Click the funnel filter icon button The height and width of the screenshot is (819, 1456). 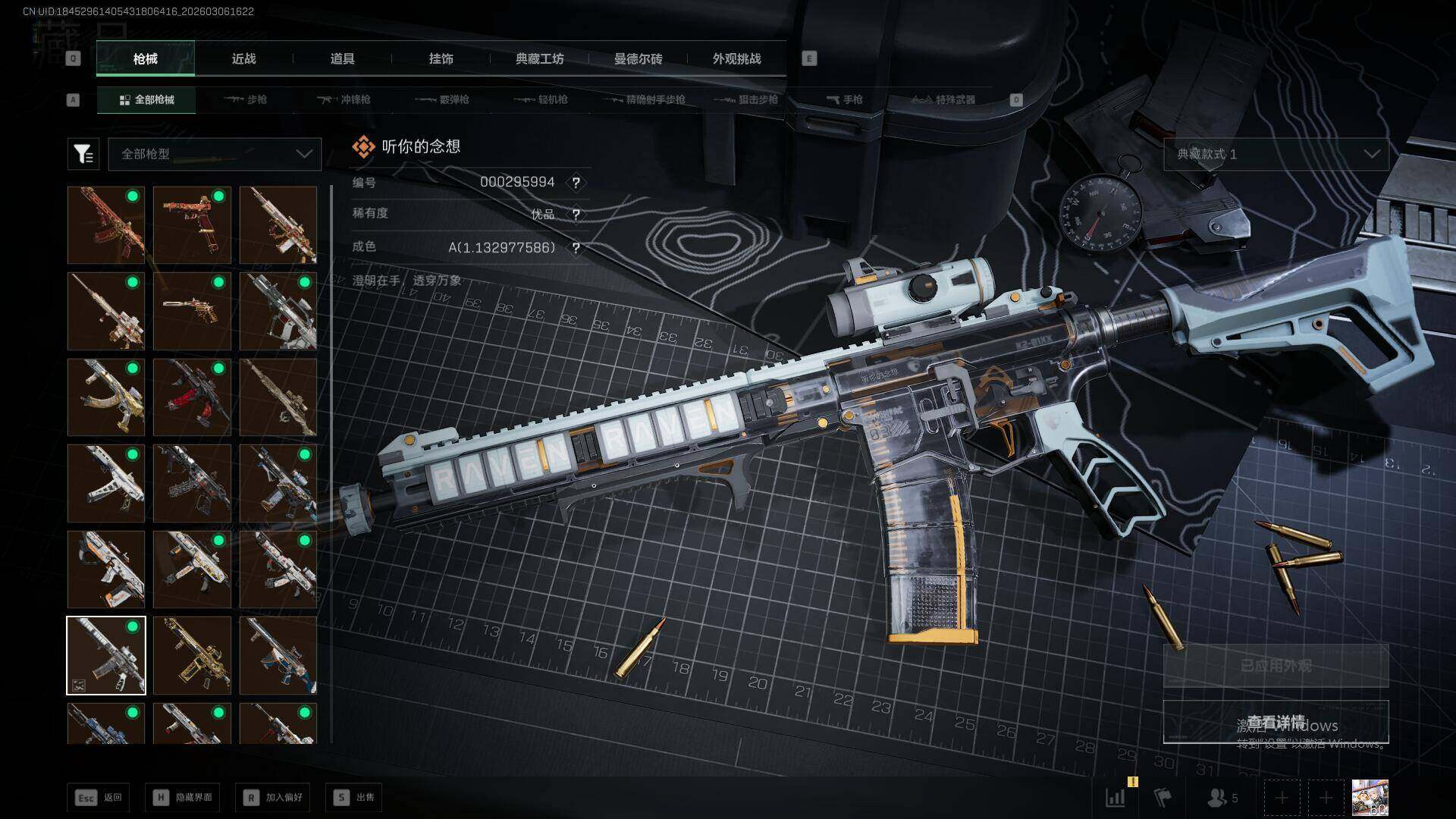click(x=83, y=154)
